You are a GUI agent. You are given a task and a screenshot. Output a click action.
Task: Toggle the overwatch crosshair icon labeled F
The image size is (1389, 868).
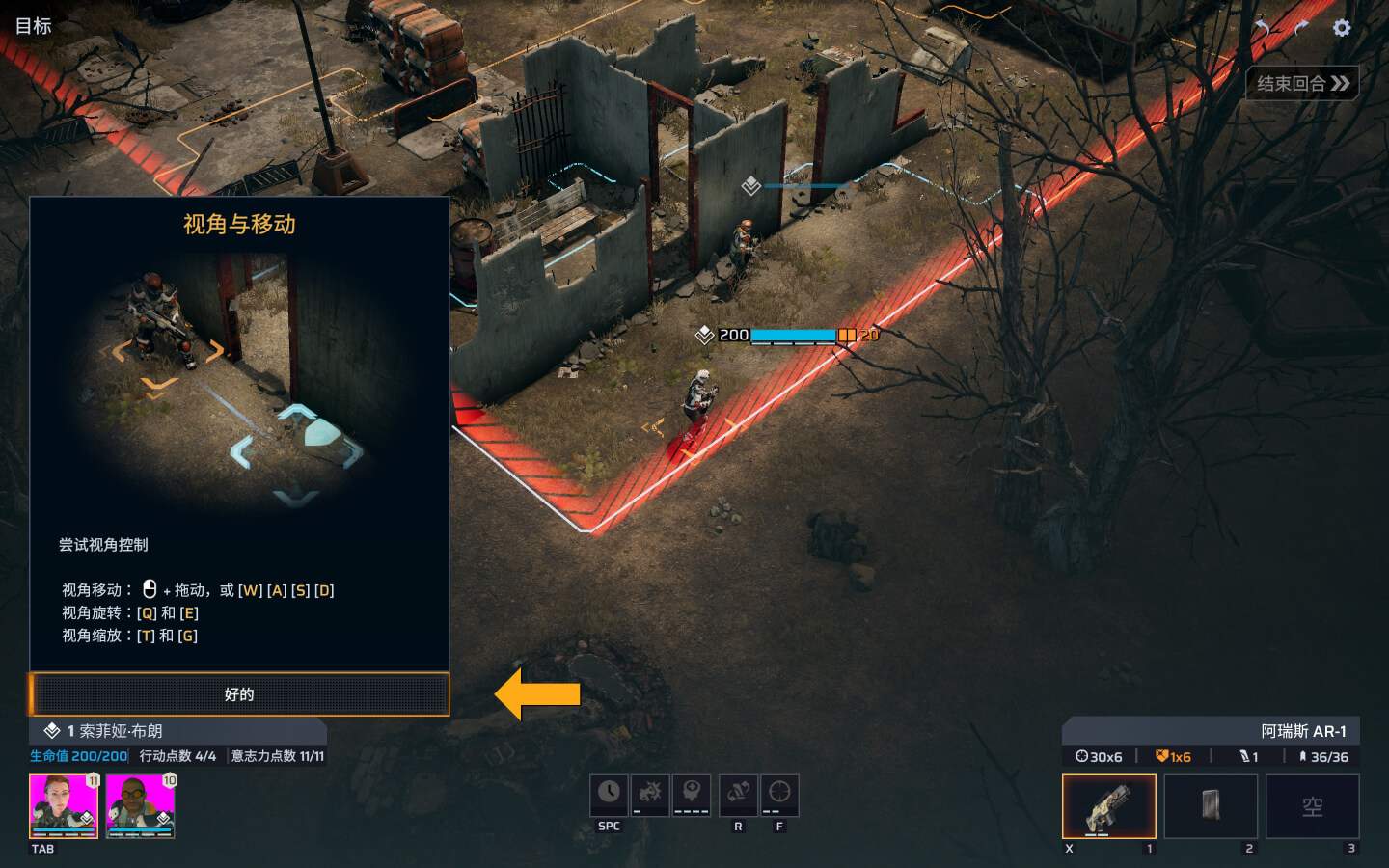pyautogui.click(x=779, y=794)
